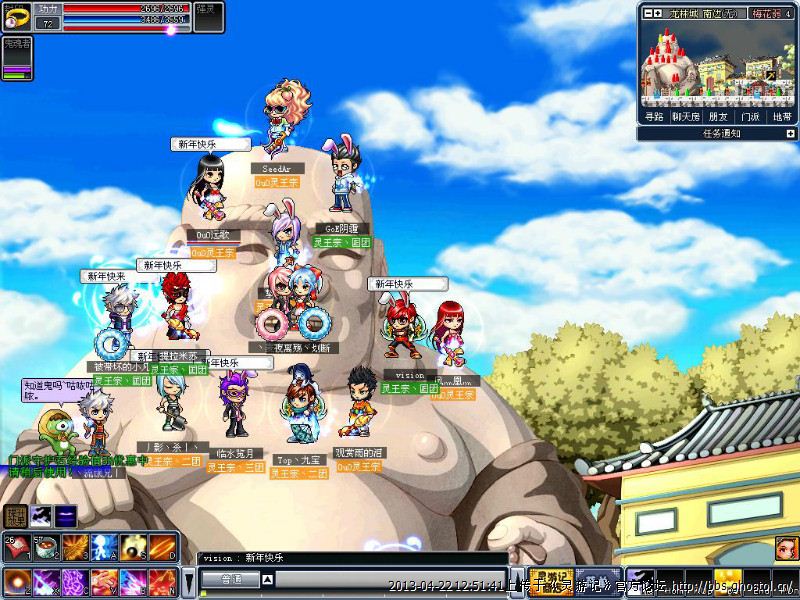Screen dimensions: 800x600
Task: Open the 寻路 pathfinding tab
Action: [x=653, y=117]
